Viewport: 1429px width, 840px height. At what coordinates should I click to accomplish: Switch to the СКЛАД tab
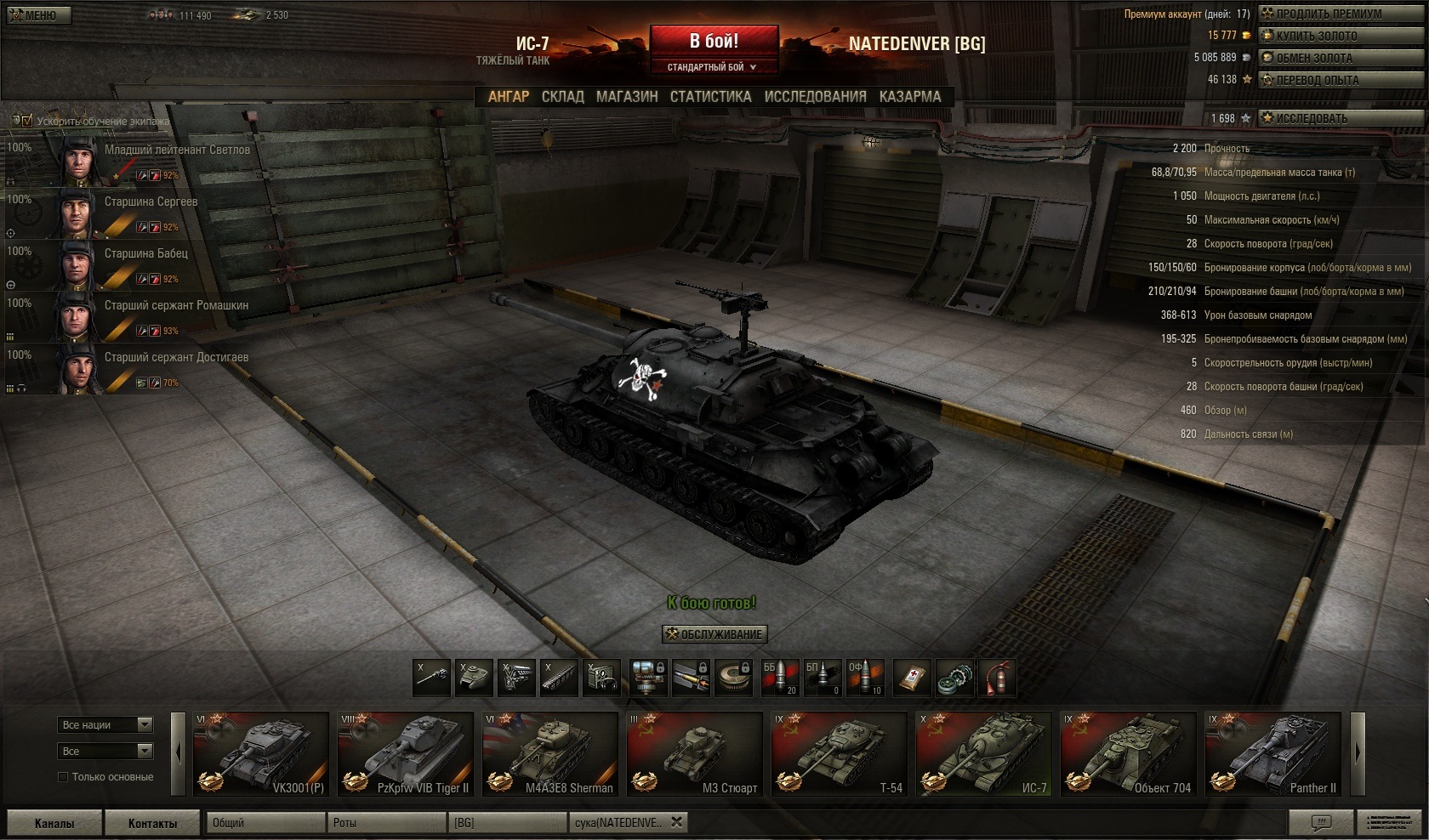coord(562,97)
